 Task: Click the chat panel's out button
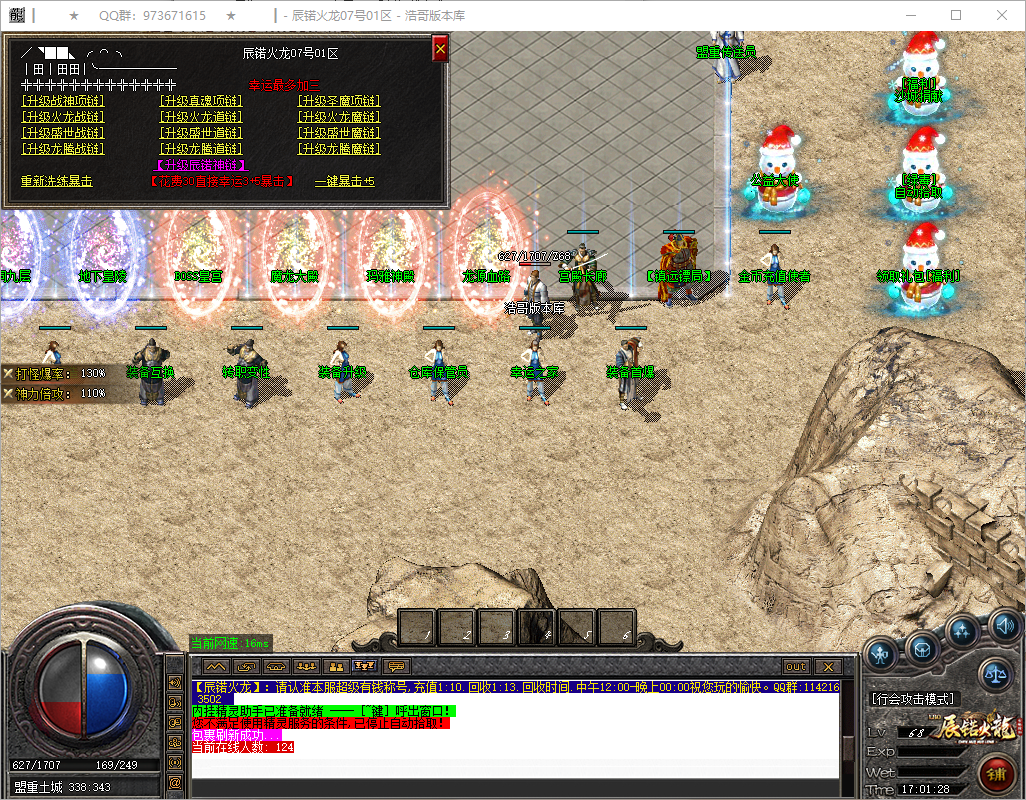click(796, 666)
